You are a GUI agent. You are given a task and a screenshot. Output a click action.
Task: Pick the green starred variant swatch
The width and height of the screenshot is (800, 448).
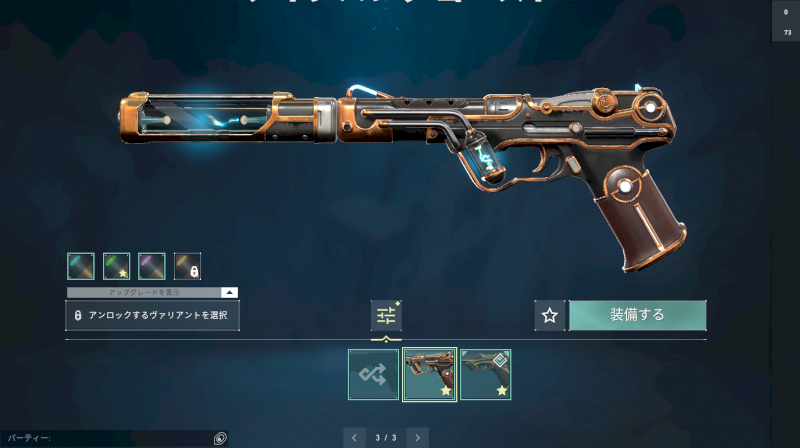coord(116,265)
